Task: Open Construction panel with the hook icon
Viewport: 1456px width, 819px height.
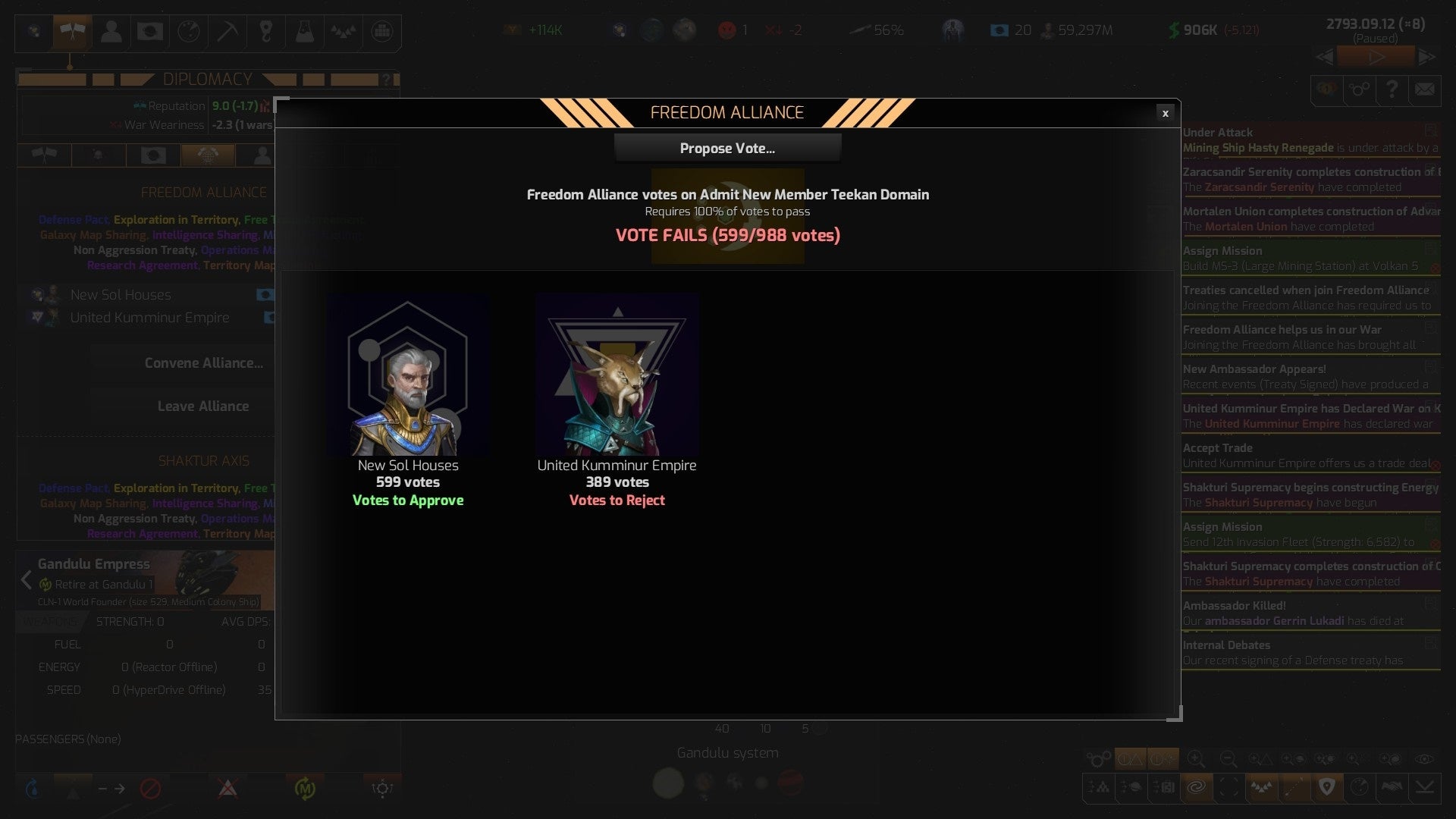Action: click(x=266, y=32)
